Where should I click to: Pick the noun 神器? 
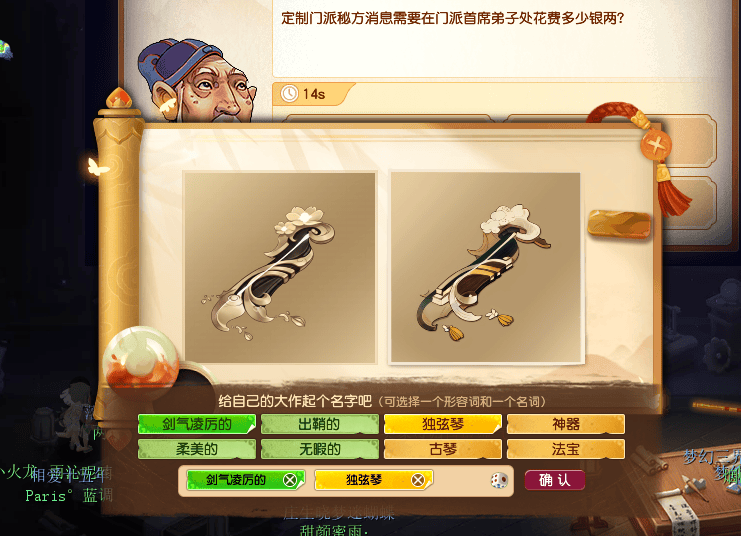coord(566,424)
